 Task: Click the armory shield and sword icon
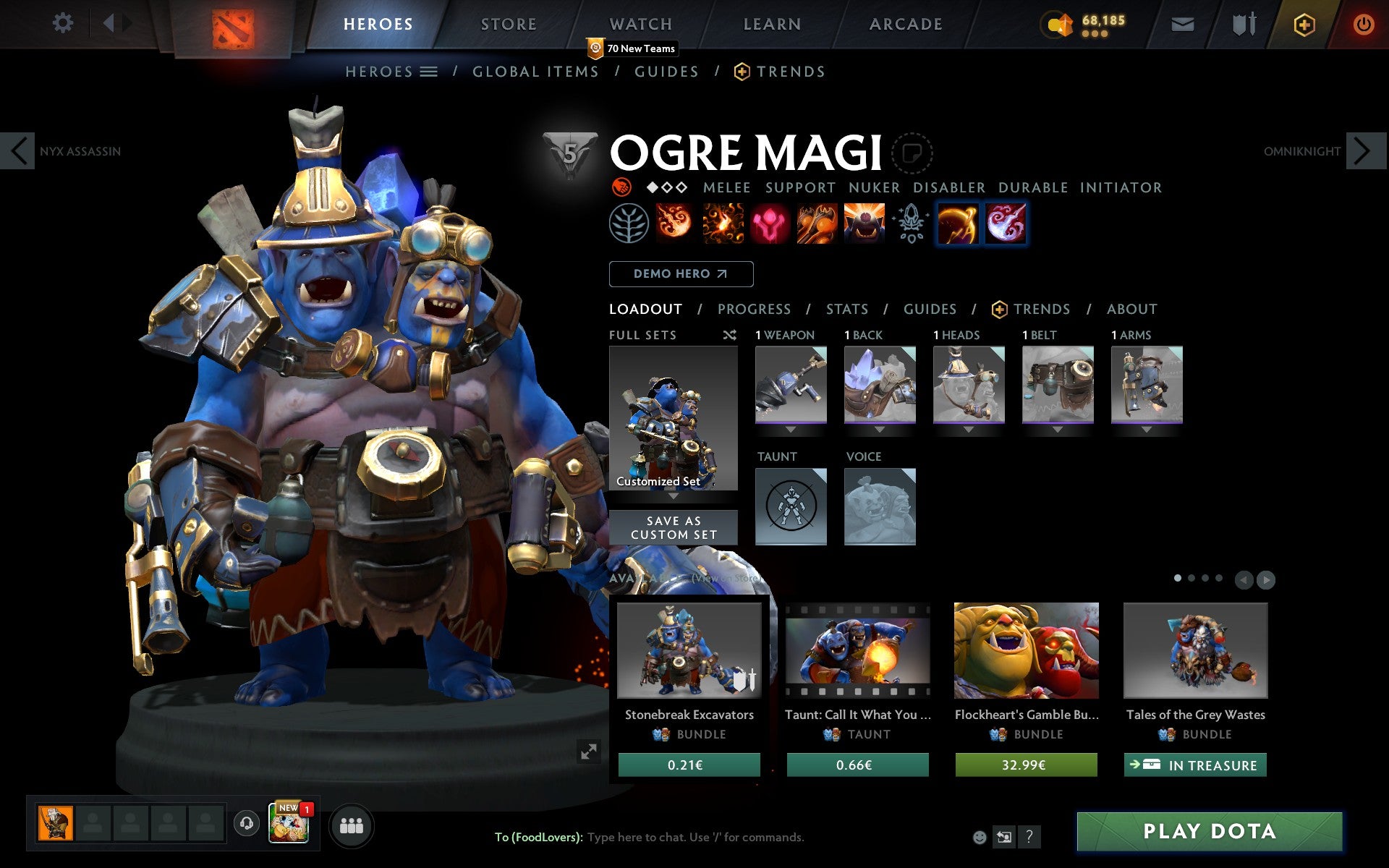pyautogui.click(x=1243, y=23)
